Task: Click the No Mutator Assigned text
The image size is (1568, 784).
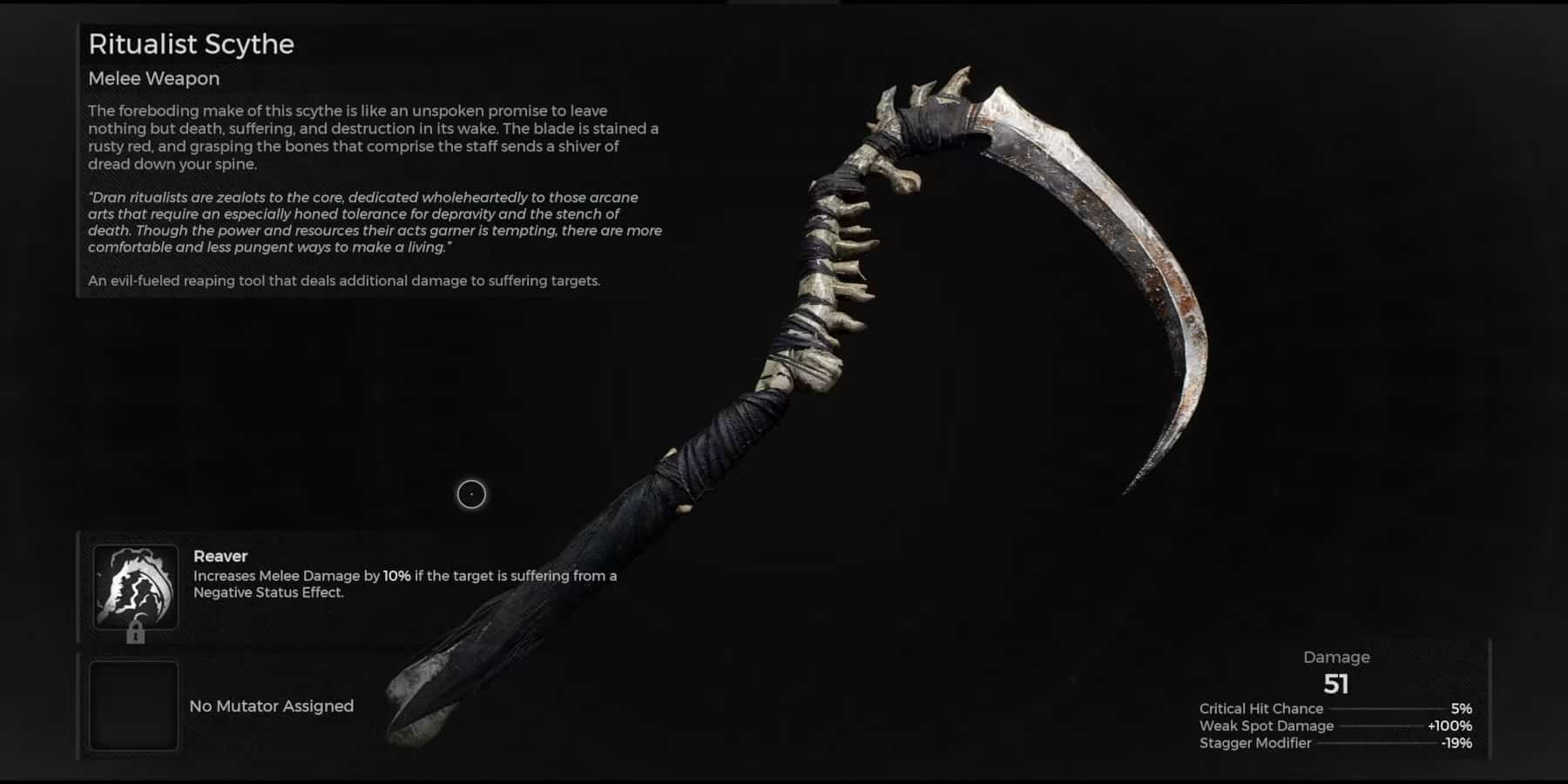Action: pos(271,706)
